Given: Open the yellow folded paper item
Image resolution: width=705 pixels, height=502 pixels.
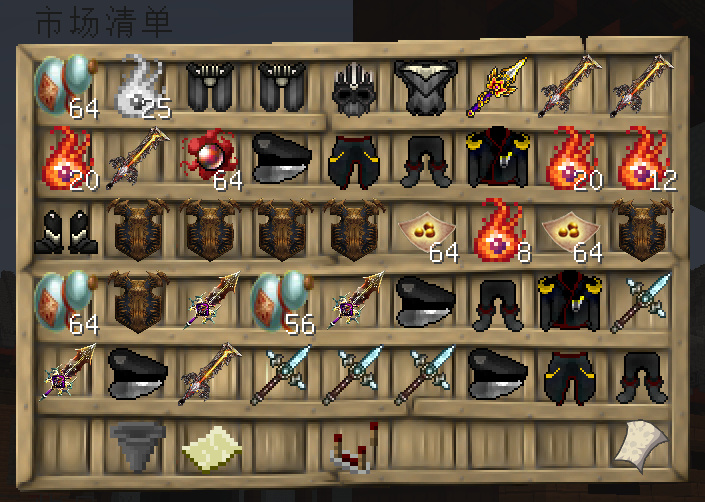Looking at the screenshot, I should click(209, 447).
